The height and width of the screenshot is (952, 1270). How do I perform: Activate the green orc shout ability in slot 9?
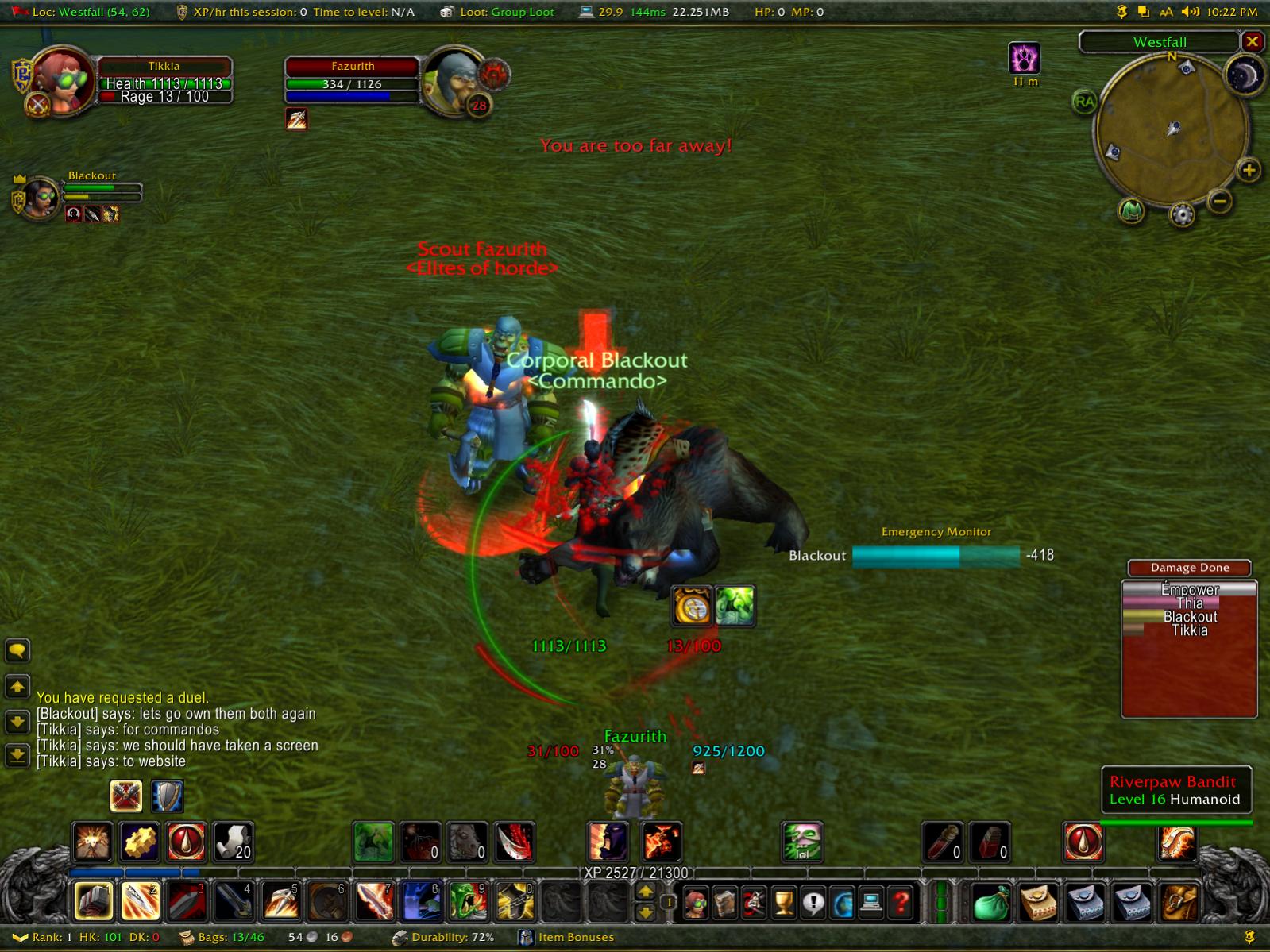[468, 902]
